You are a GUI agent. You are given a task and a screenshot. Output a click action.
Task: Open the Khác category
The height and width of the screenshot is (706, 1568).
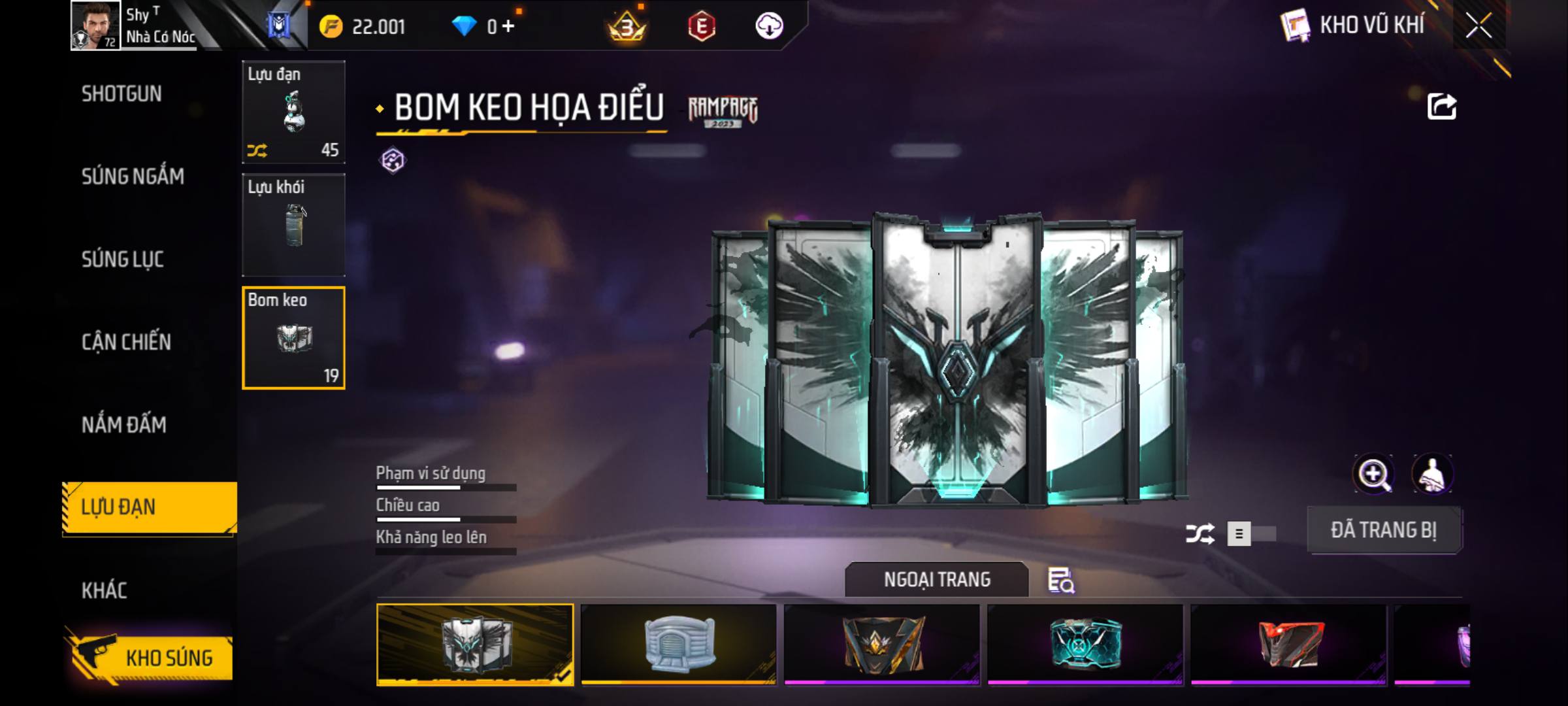tap(105, 591)
